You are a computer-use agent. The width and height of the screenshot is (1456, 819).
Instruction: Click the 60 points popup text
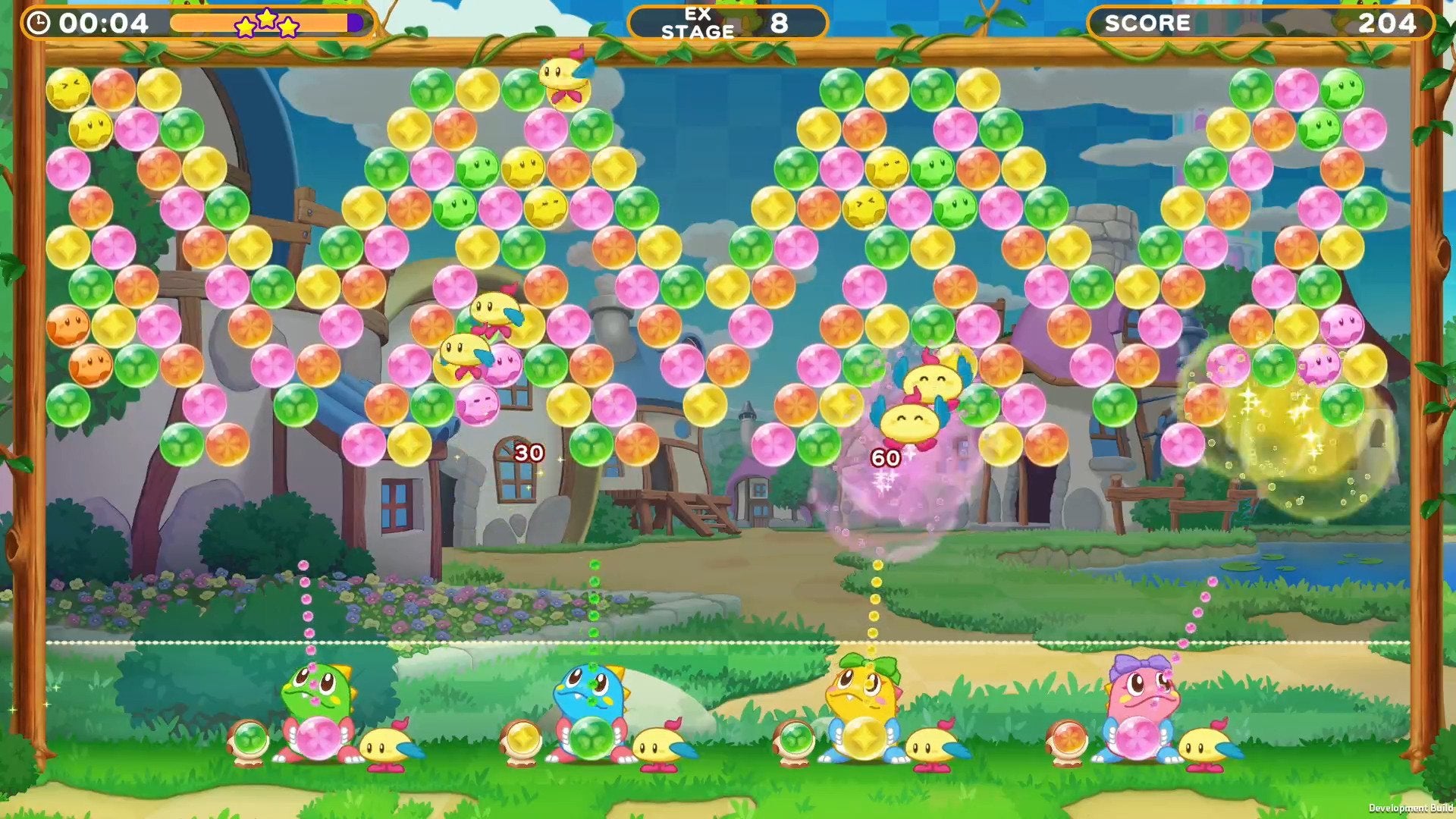pyautogui.click(x=884, y=457)
